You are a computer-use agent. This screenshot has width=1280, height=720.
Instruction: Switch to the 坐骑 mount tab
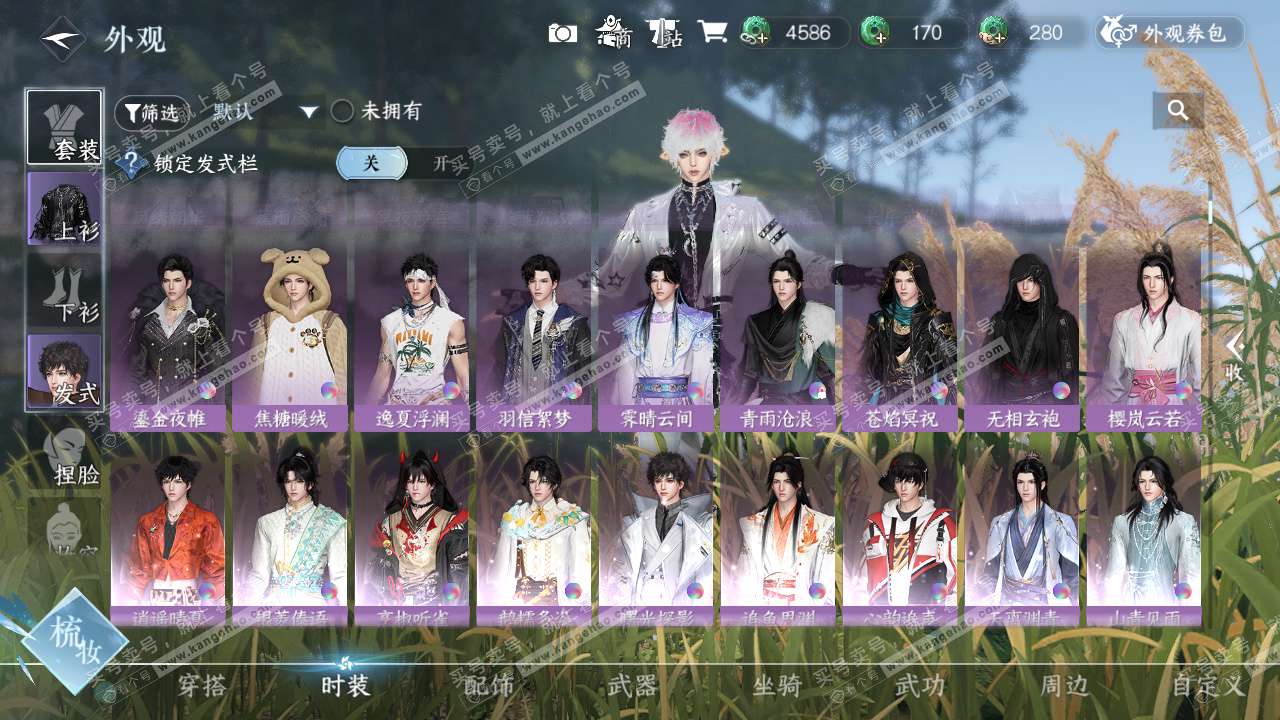pyautogui.click(x=777, y=686)
